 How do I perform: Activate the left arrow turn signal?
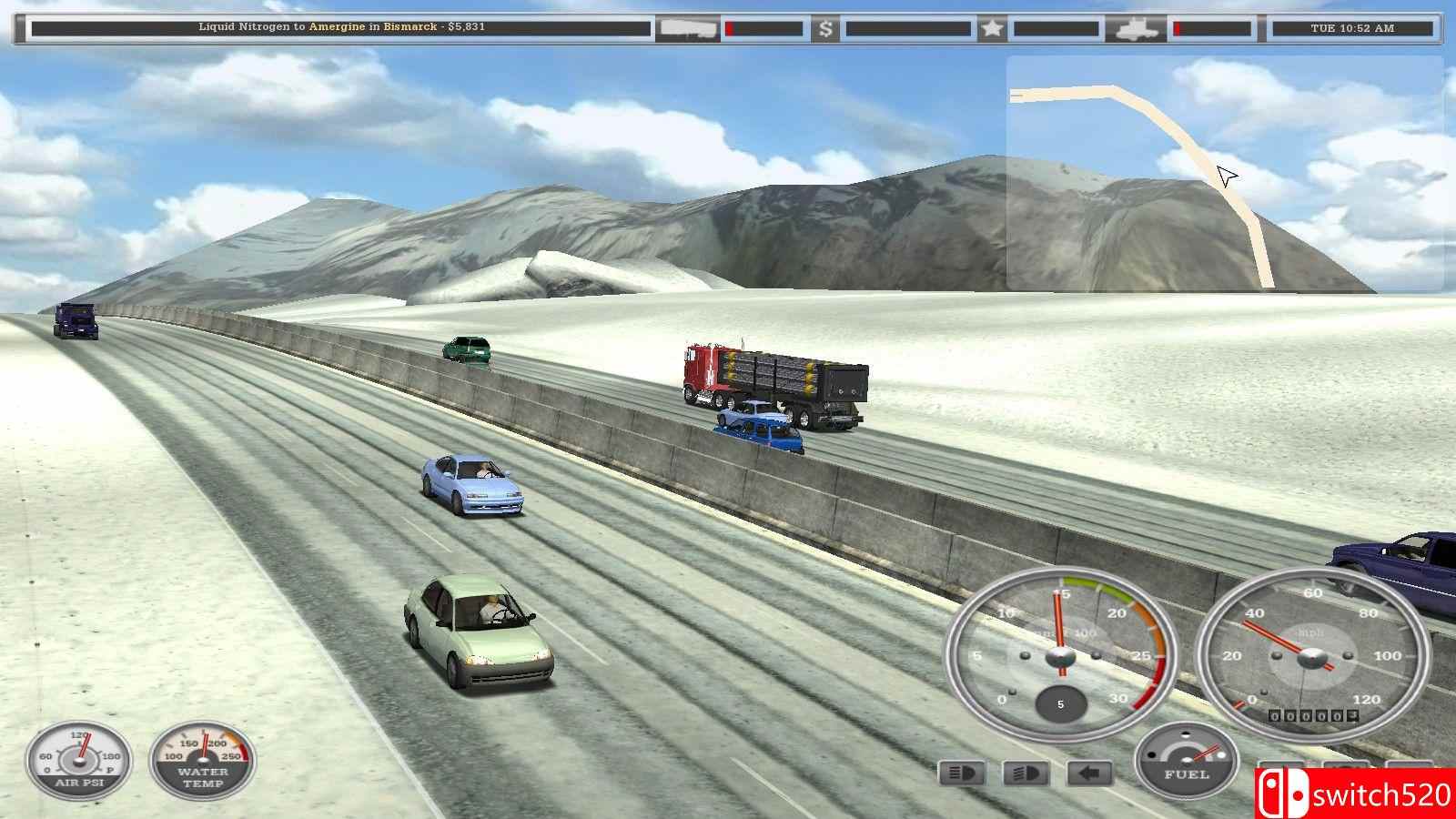1089,773
